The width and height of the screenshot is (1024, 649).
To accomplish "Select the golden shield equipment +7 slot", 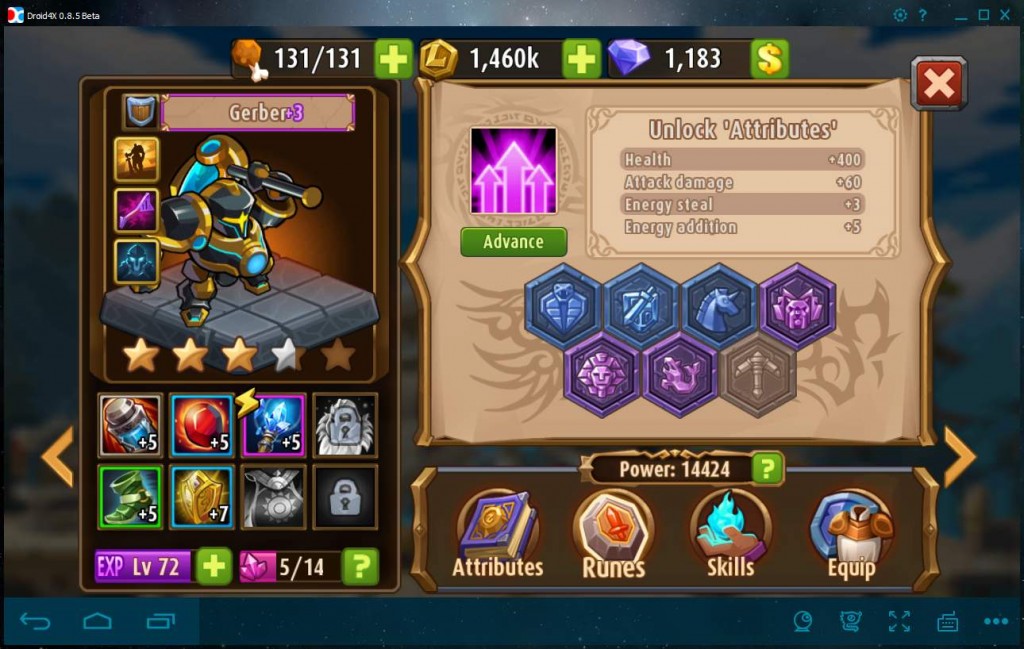I will pos(202,497).
